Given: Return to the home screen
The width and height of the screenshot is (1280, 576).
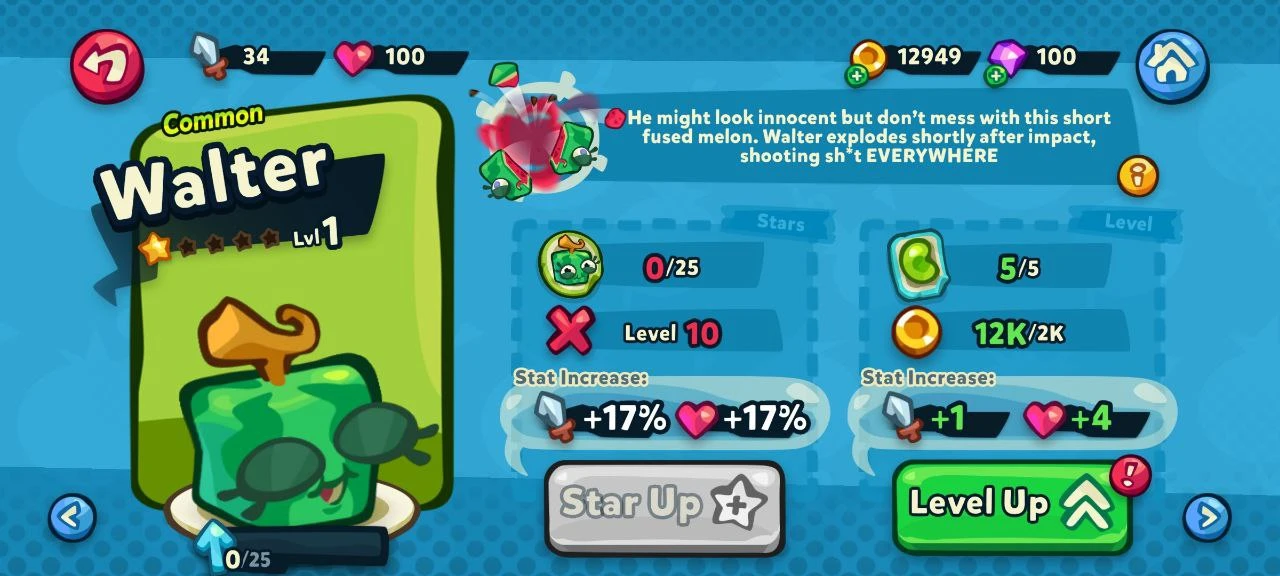Looking at the screenshot, I should (1172, 66).
